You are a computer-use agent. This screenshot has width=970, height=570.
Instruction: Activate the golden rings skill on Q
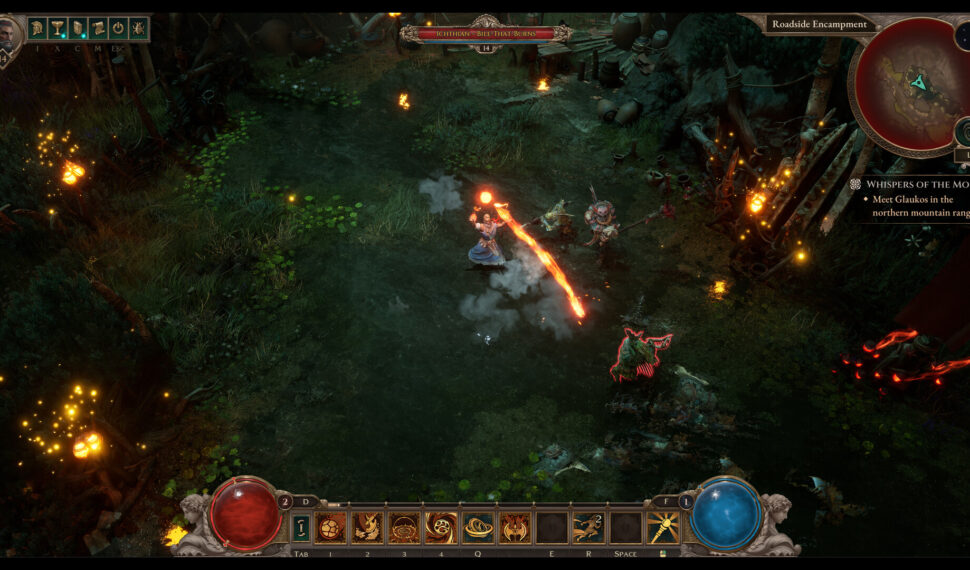pyautogui.click(x=478, y=528)
